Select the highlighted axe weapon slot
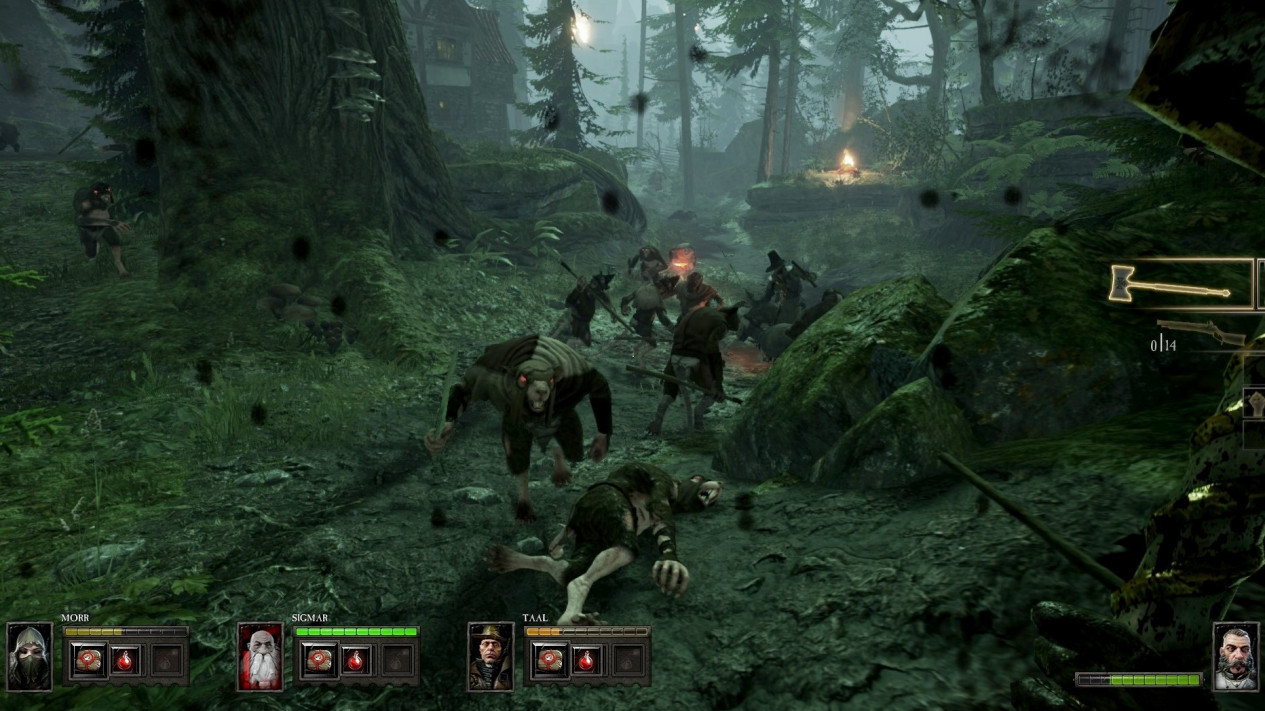Viewport: 1265px width, 711px height. click(1180, 285)
